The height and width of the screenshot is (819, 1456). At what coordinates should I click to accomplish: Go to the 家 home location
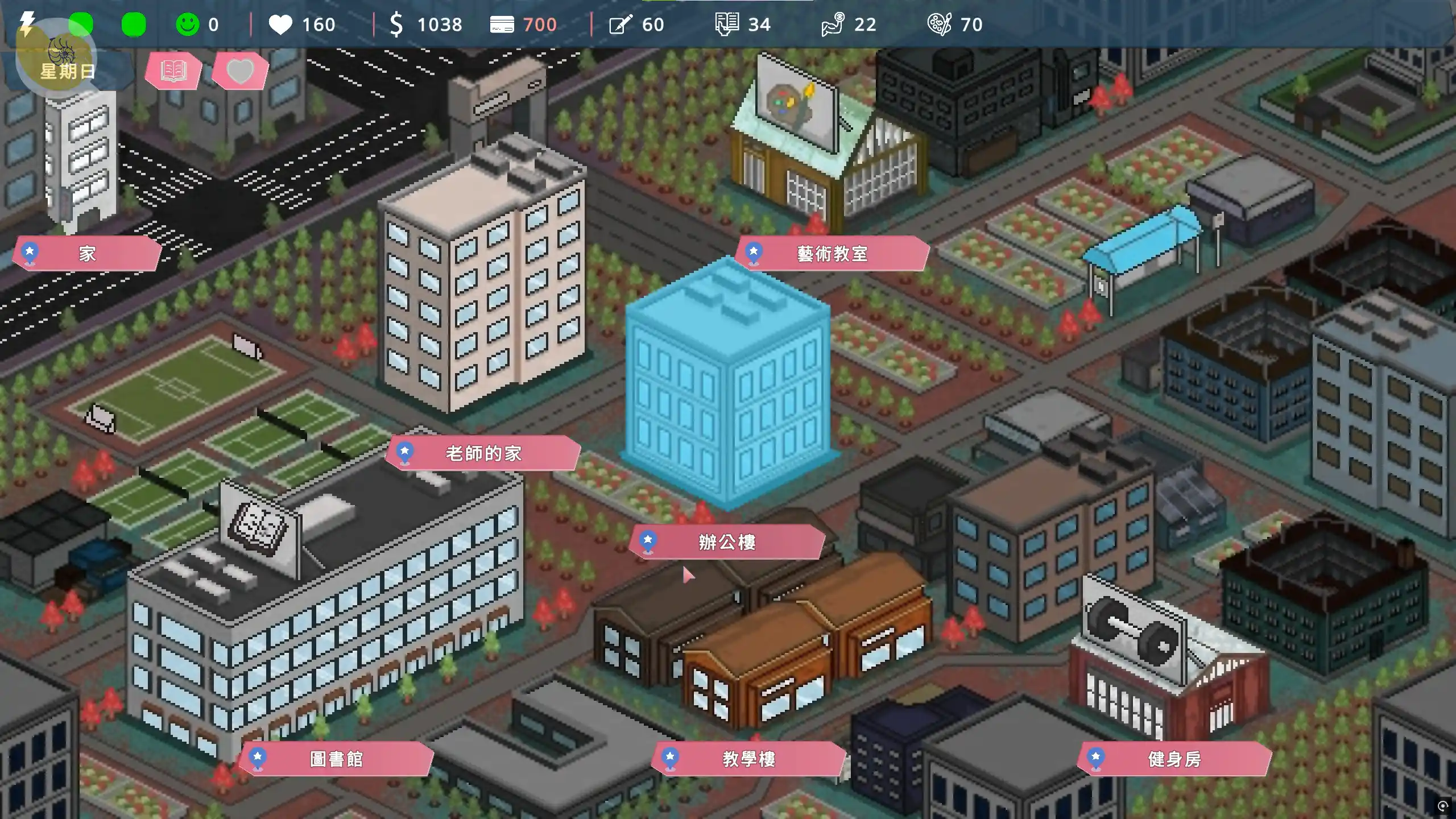[87, 254]
